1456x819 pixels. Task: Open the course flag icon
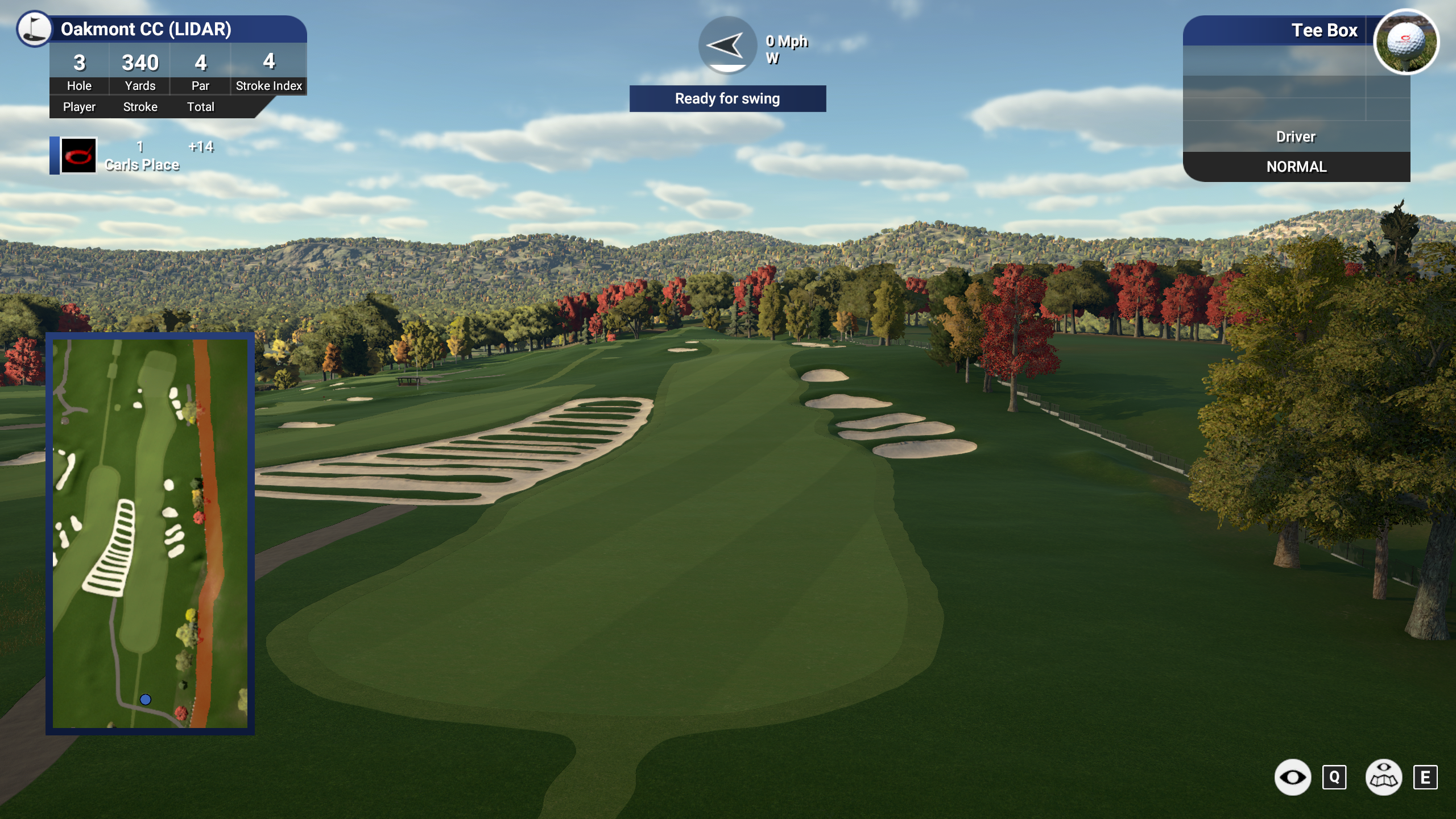point(34,28)
